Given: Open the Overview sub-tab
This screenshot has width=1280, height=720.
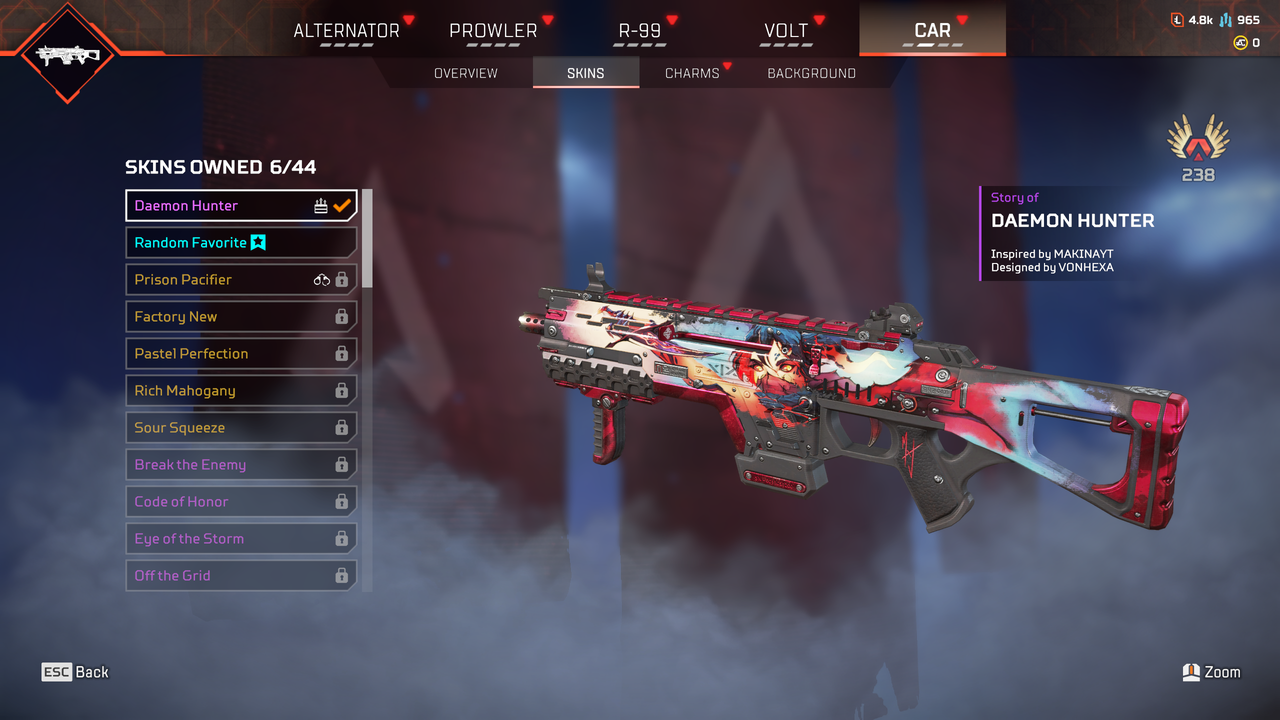Looking at the screenshot, I should click(x=465, y=73).
